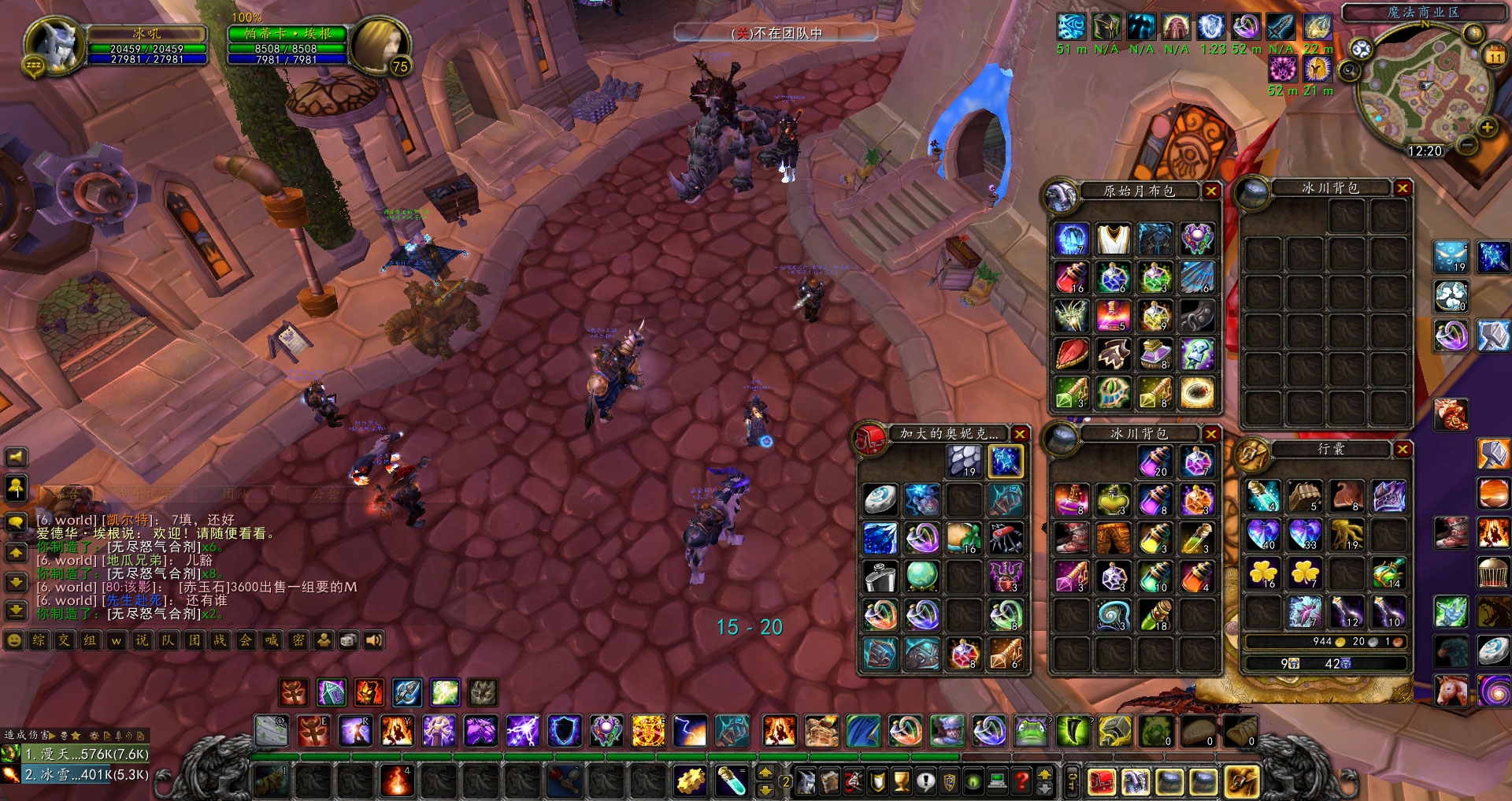
Task: Open the game menu computer icon
Action: (996, 781)
